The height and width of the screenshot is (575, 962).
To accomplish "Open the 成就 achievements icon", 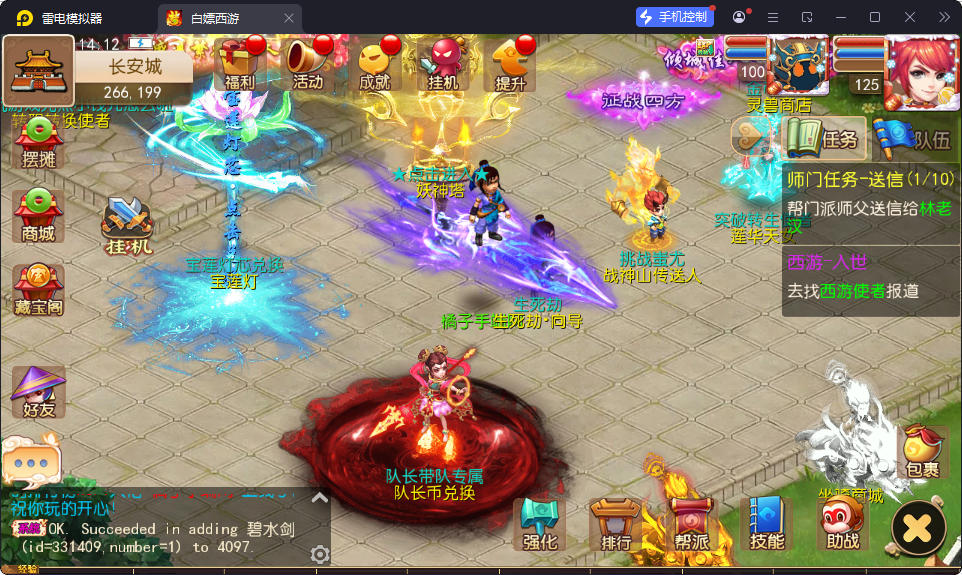I will 375,65.
